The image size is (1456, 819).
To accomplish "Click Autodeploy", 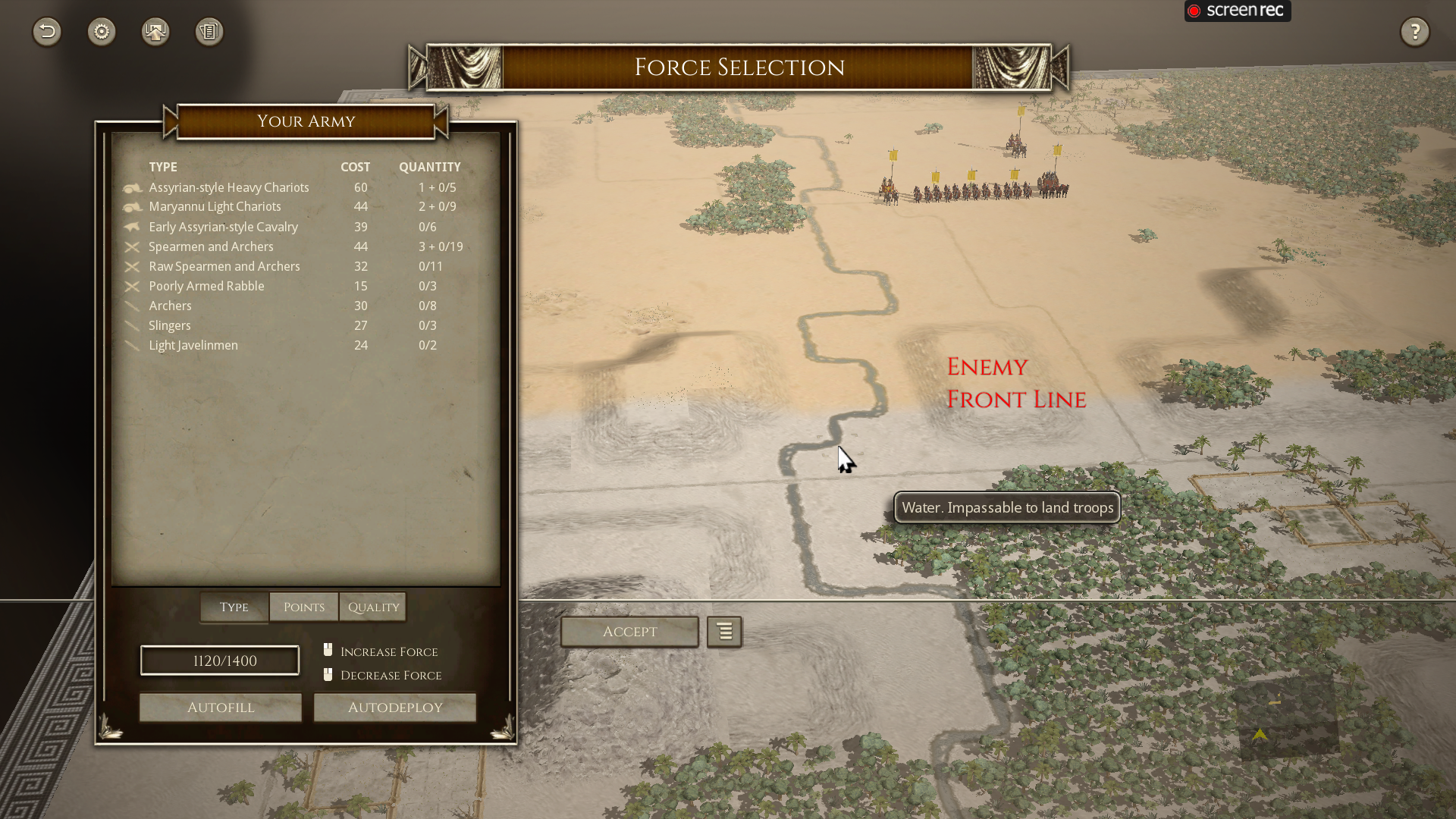I will (394, 707).
